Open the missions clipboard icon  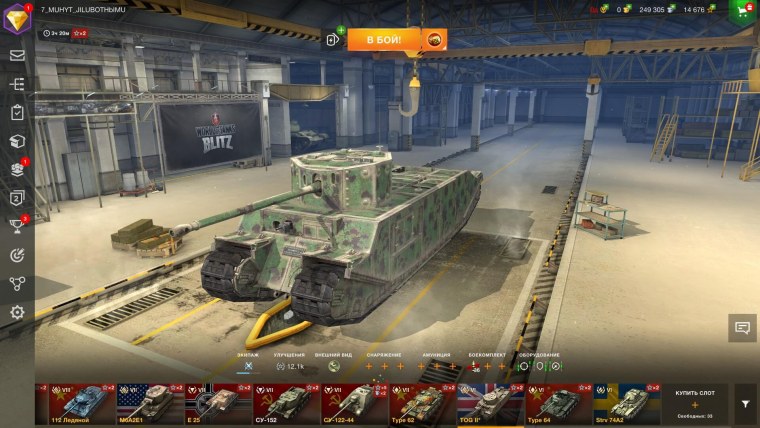[x=17, y=113]
